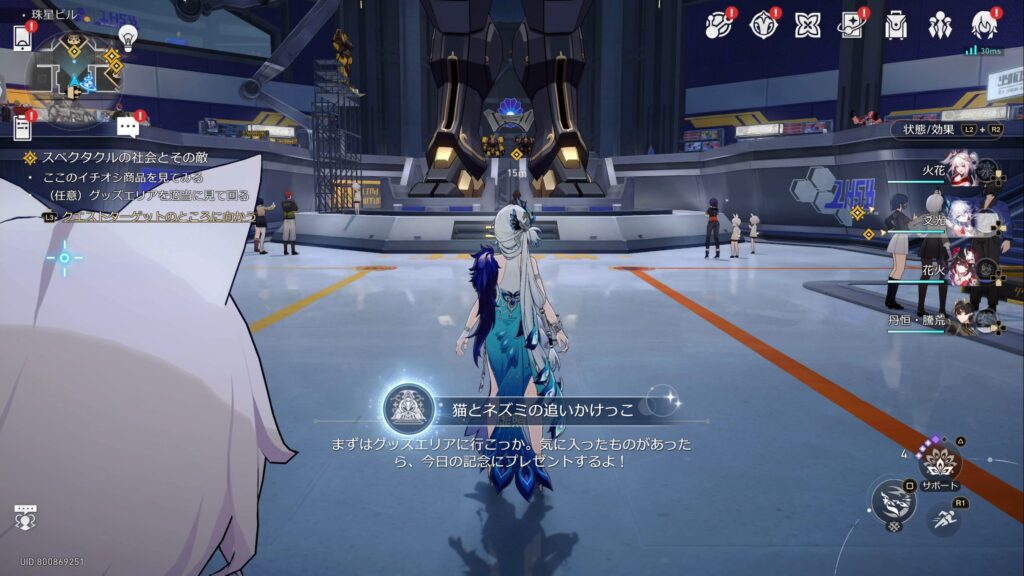Activate the サポート technique button
1024x576 pixels.
(x=940, y=463)
